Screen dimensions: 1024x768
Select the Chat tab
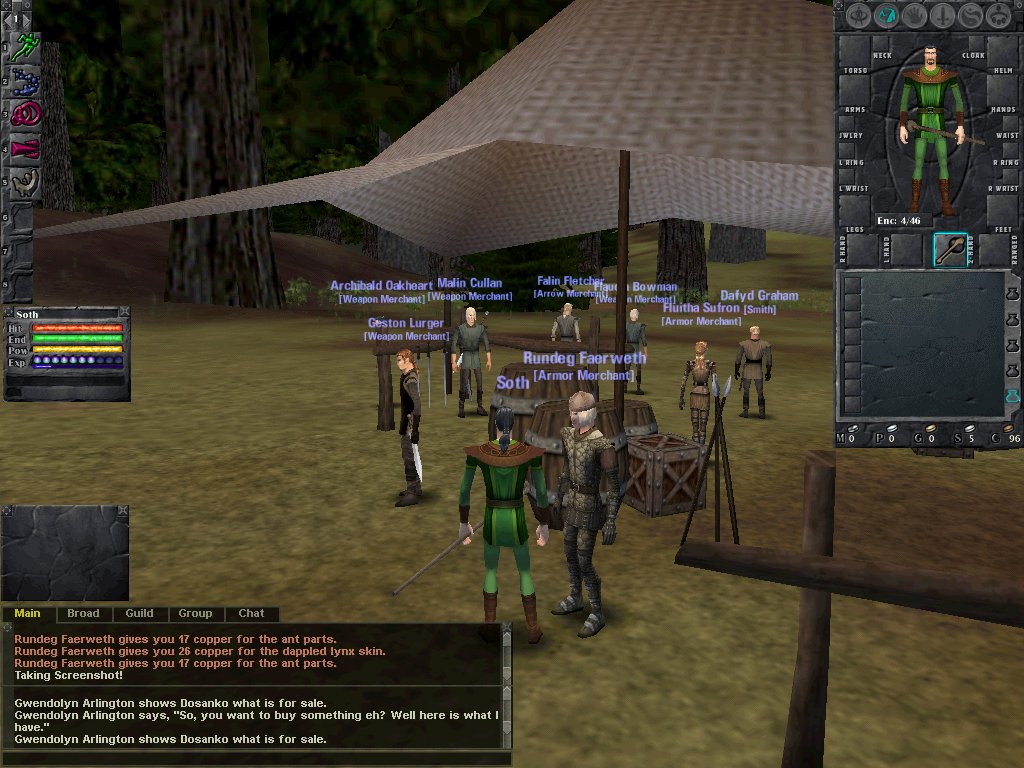tap(251, 613)
